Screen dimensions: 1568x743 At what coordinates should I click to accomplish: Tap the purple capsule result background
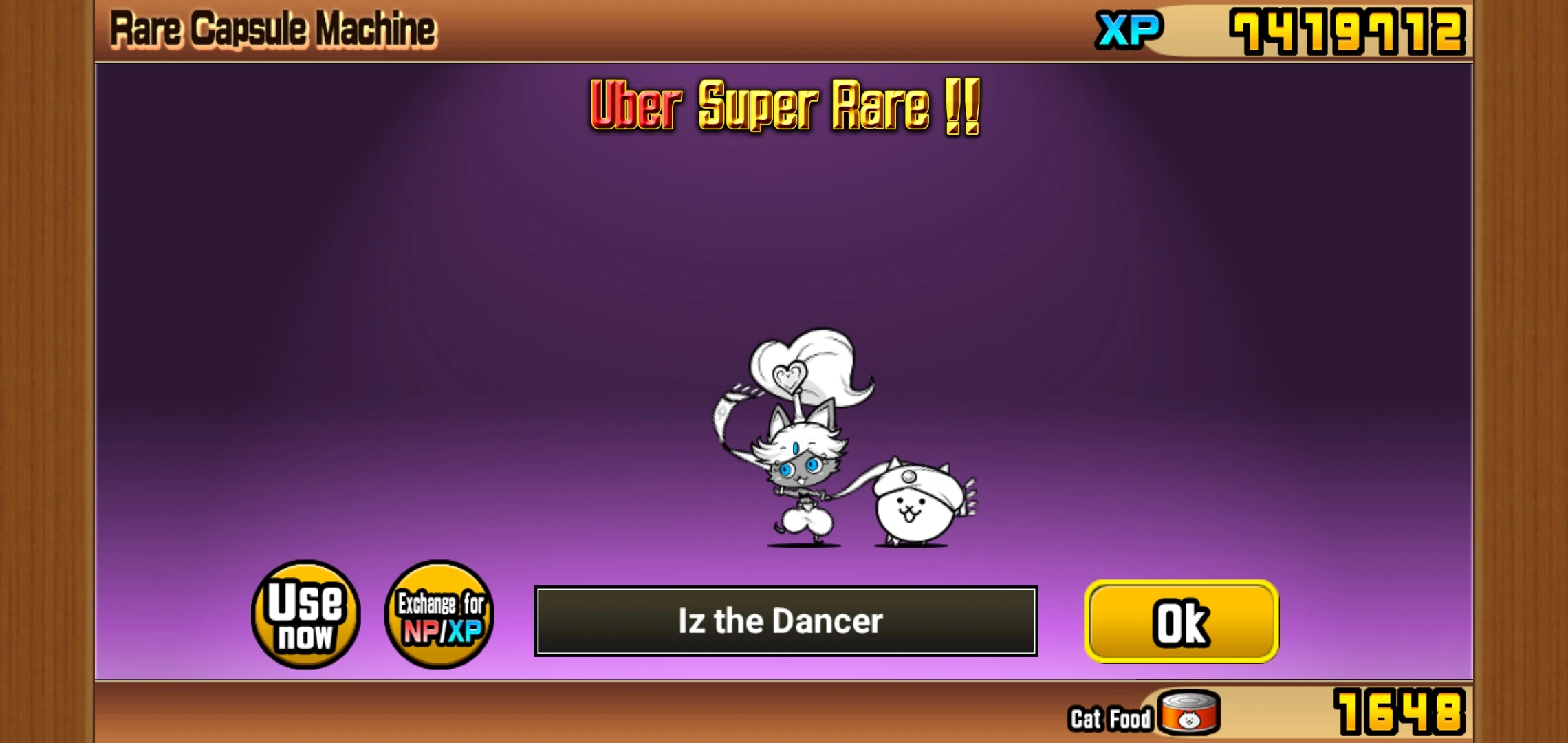point(413,275)
